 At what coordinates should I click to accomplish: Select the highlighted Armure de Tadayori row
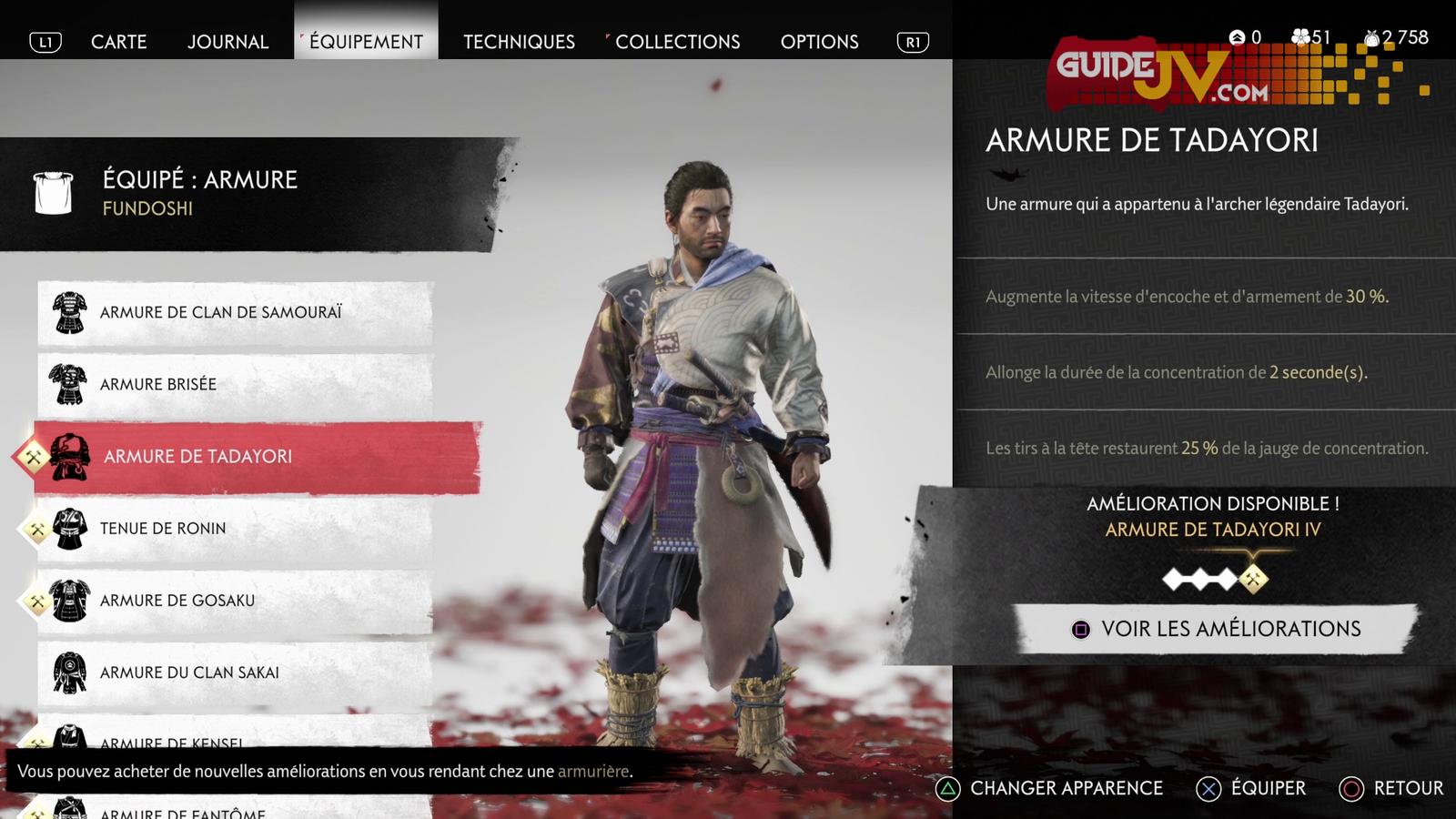coord(257,457)
